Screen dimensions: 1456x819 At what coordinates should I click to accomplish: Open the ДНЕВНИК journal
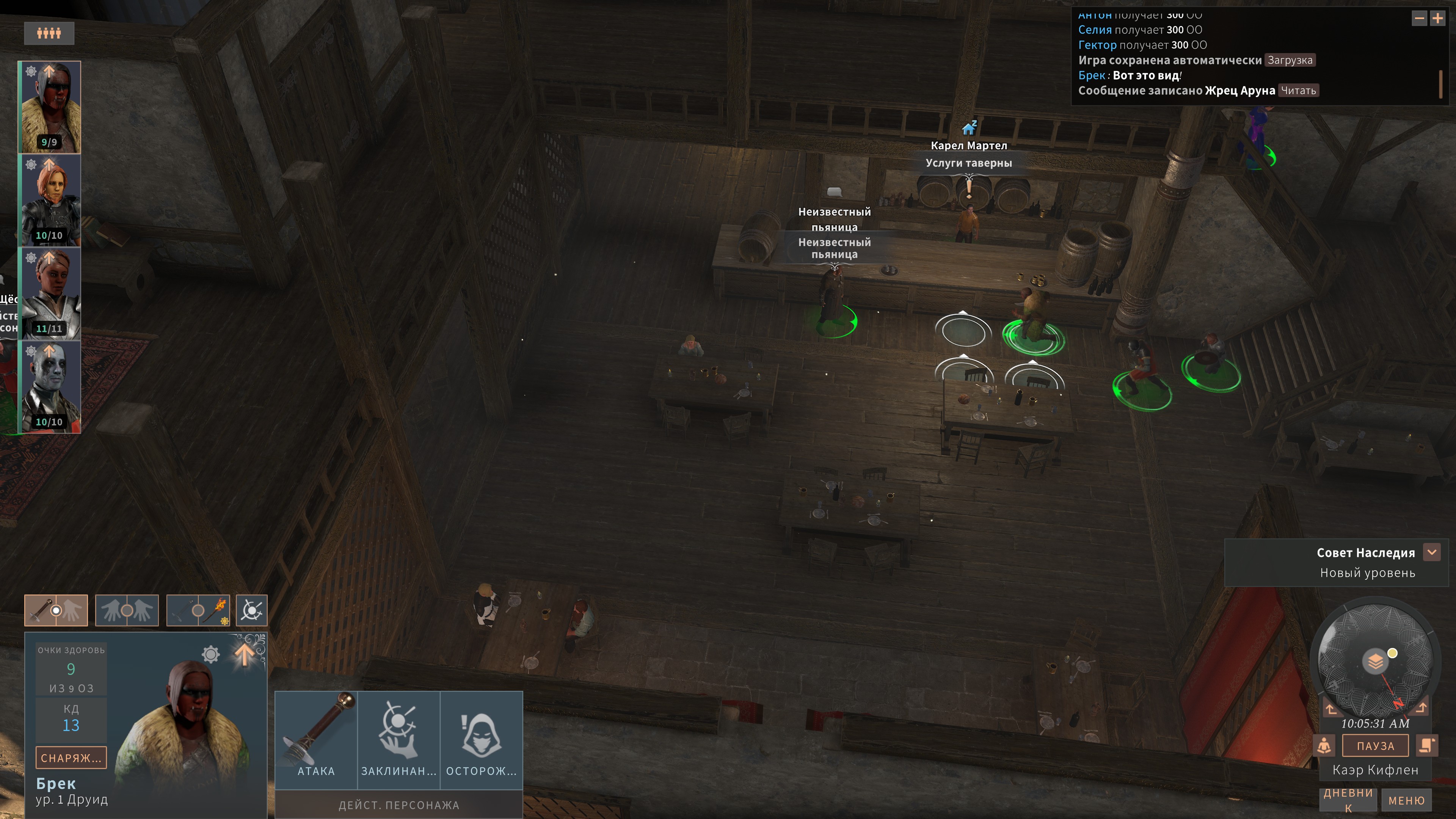point(1348,799)
